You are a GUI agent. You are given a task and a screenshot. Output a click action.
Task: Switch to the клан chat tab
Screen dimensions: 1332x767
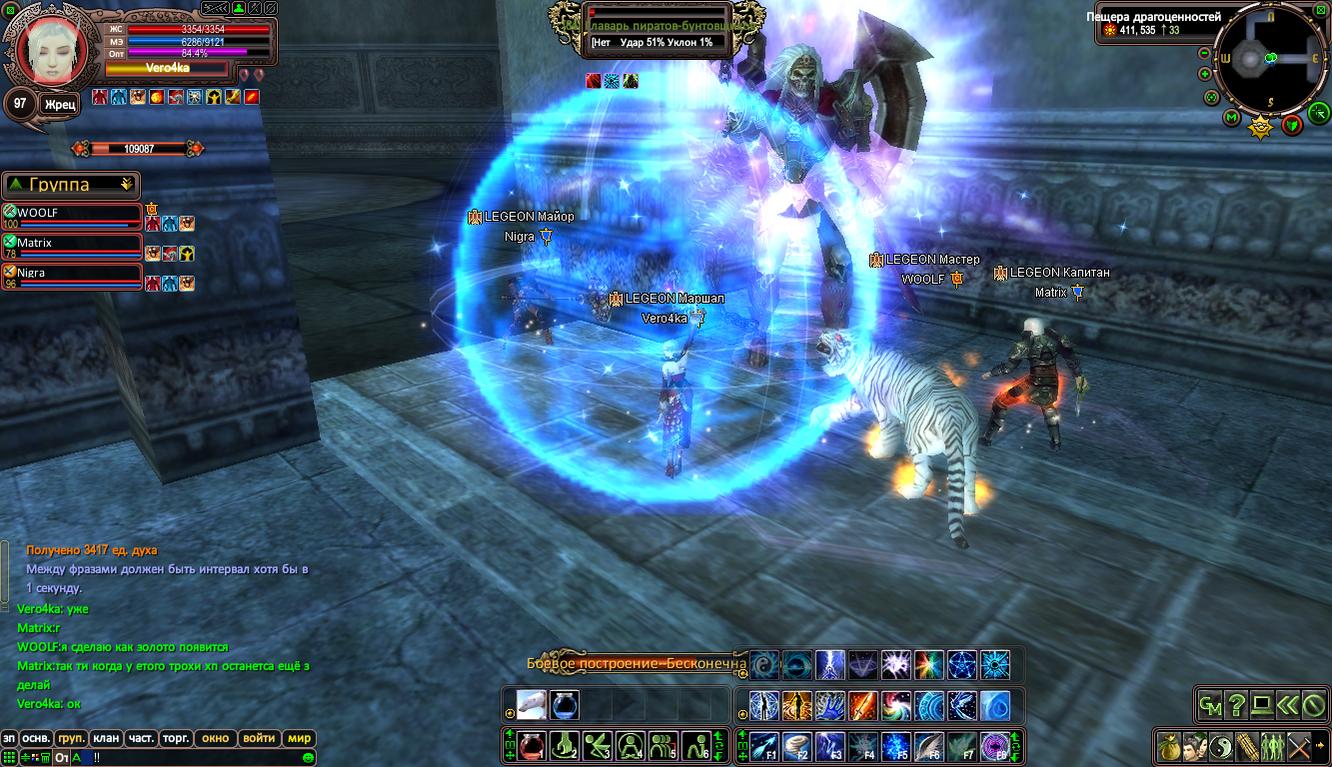click(106, 738)
